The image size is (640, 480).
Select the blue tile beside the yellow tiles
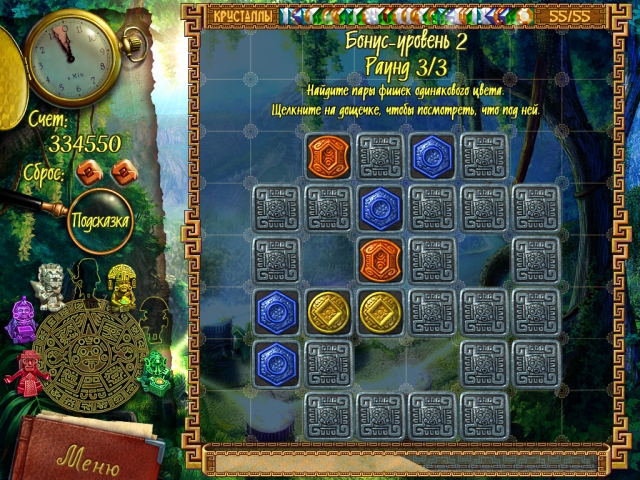click(x=276, y=311)
